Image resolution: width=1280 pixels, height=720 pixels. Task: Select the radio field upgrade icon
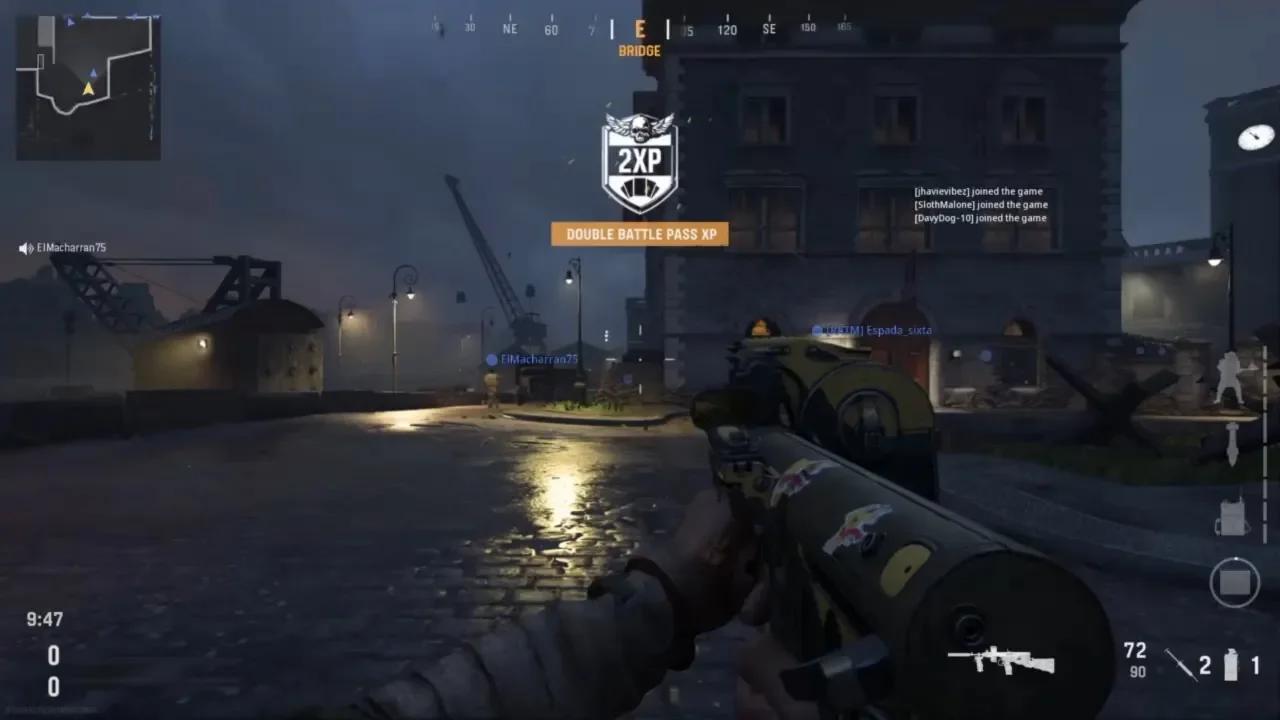(x=1231, y=517)
